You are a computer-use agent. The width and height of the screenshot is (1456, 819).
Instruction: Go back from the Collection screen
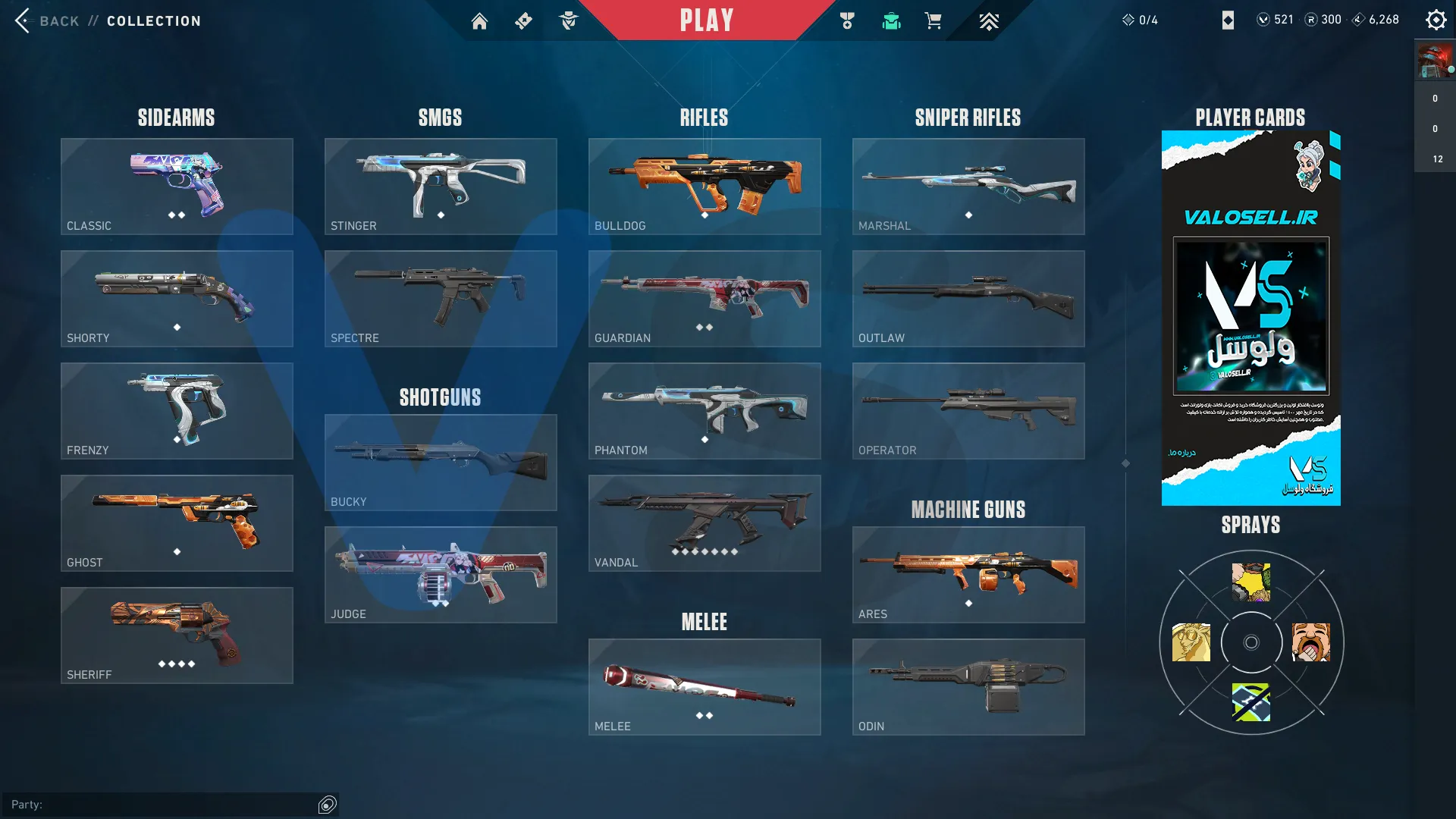[x=45, y=20]
